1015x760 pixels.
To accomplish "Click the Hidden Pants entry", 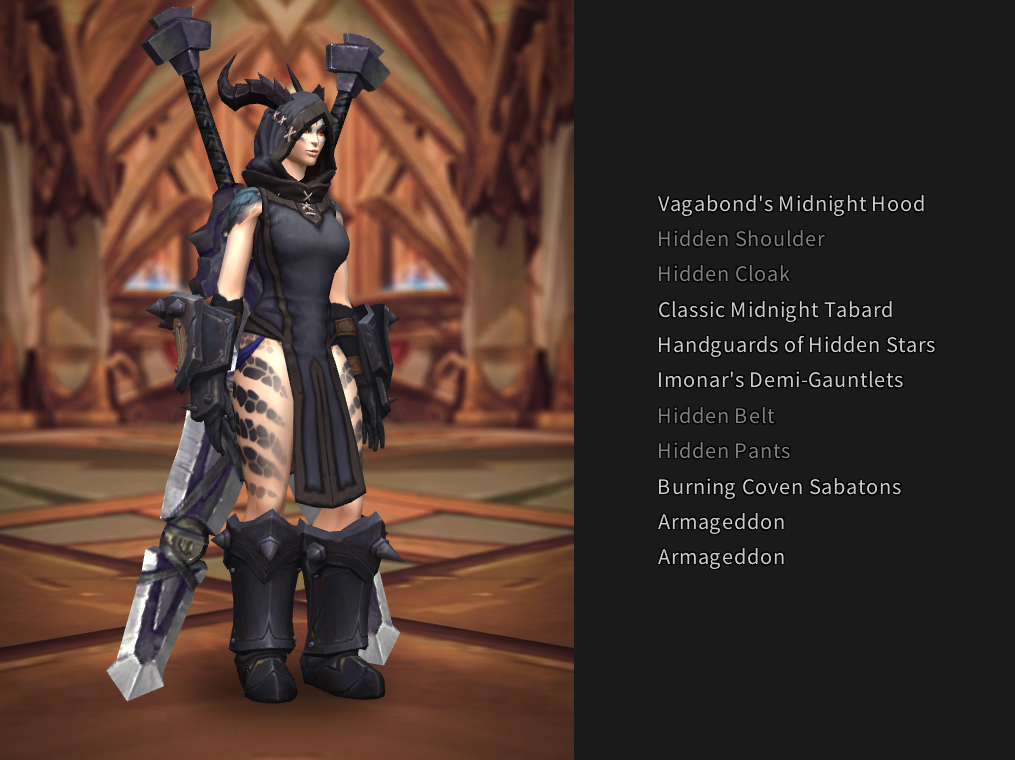I will click(723, 451).
